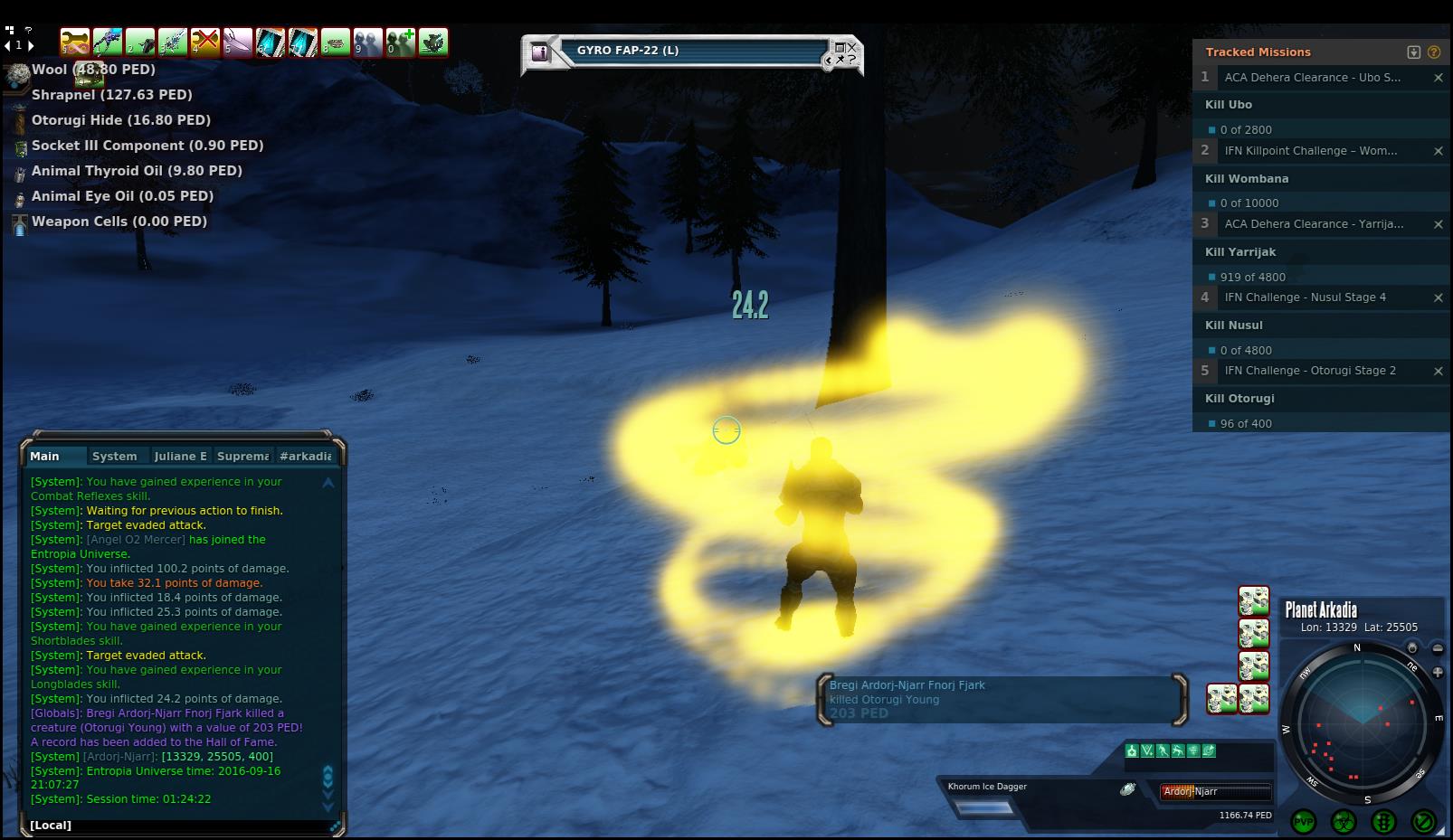Open the GYRO FAP-22 item info icon
The image size is (1453, 840).
pos(540,52)
